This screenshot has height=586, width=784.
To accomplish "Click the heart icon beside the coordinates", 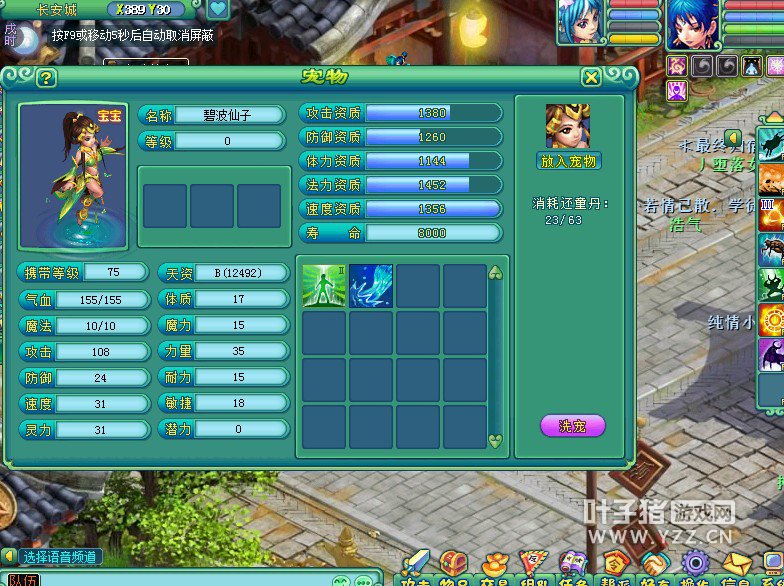I will 218,10.
